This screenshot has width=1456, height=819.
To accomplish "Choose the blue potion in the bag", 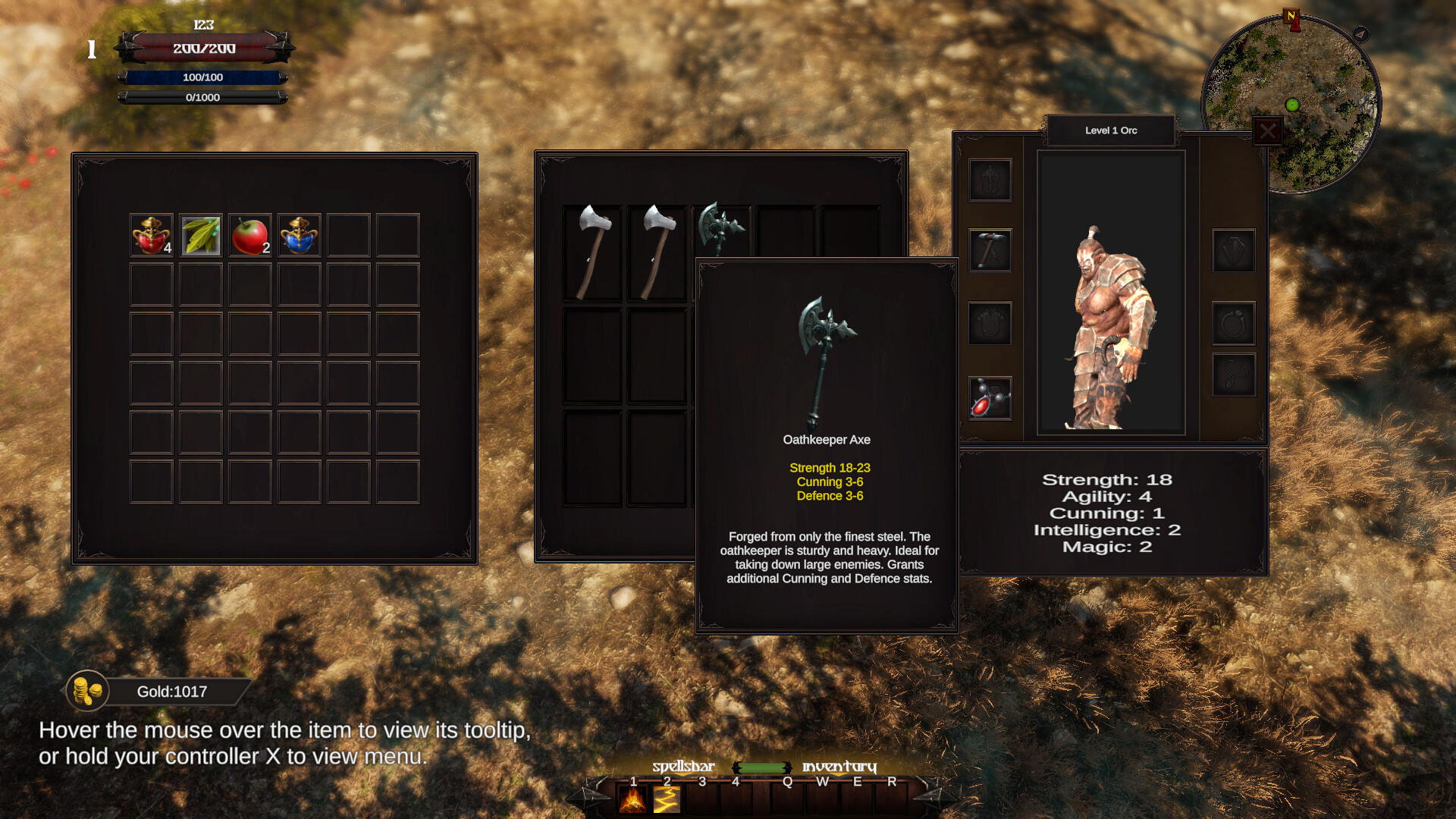I will 300,235.
